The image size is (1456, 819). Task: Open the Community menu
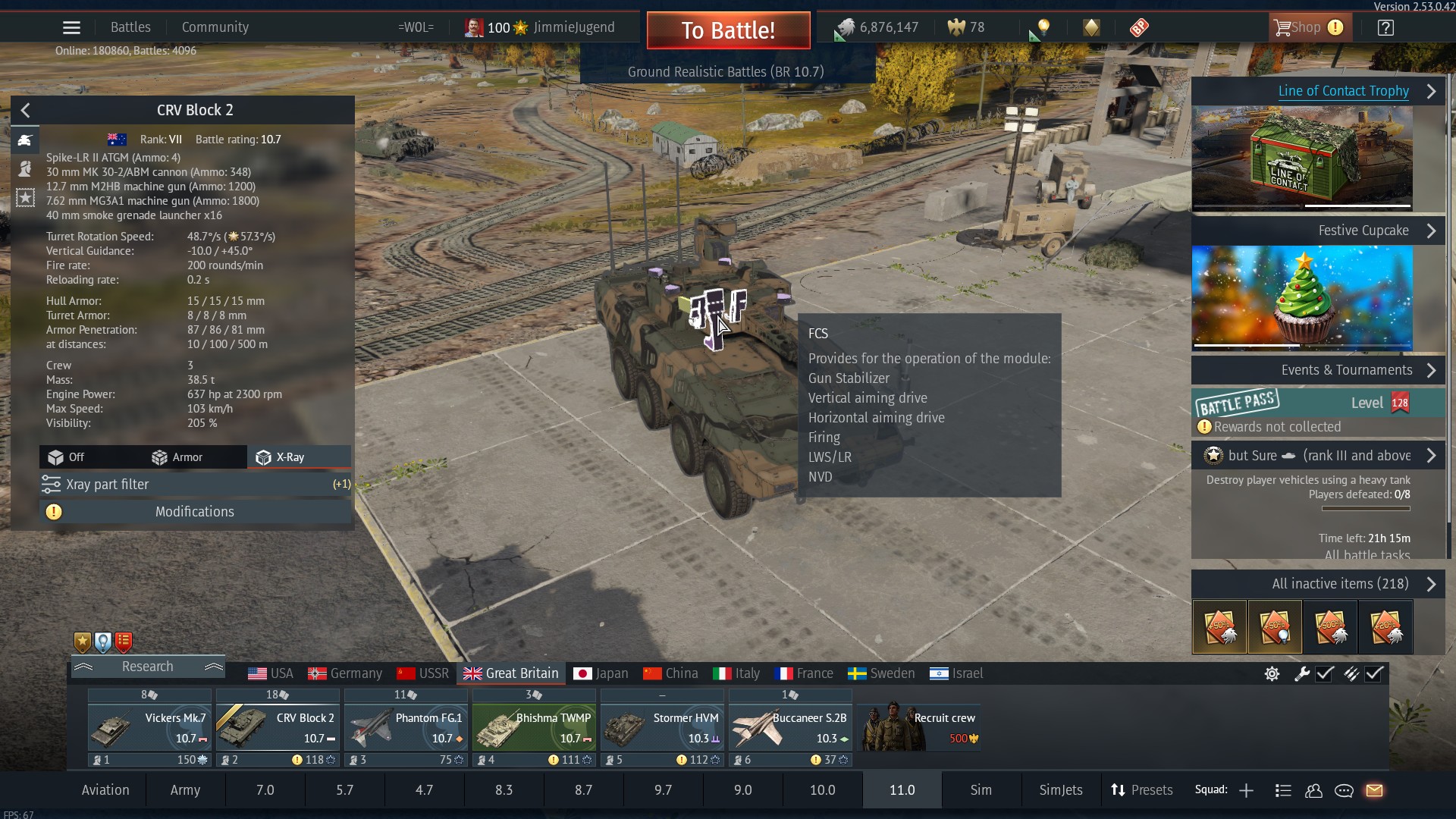pos(215,27)
